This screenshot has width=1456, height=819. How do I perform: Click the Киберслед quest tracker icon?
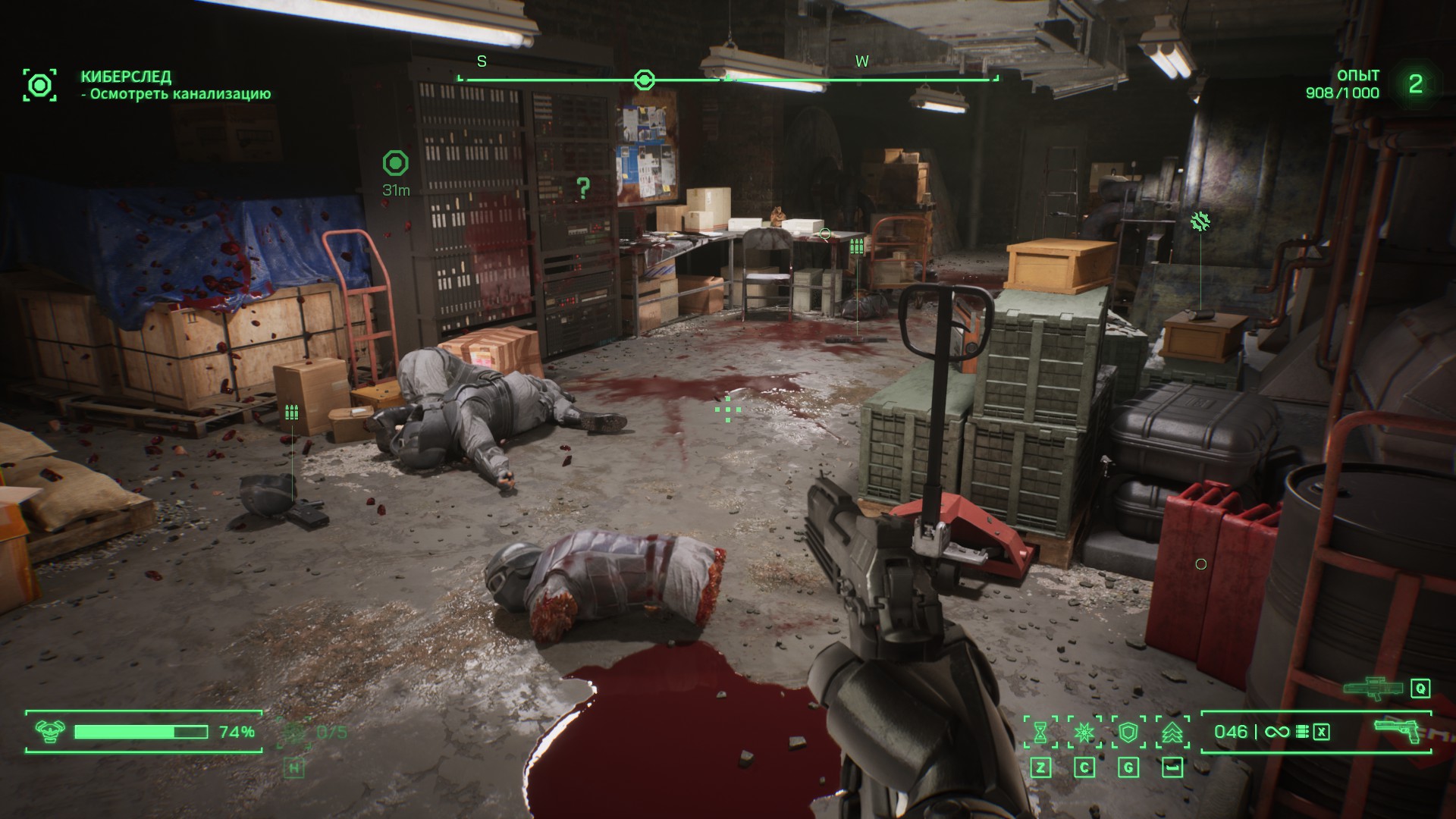pos(39,84)
